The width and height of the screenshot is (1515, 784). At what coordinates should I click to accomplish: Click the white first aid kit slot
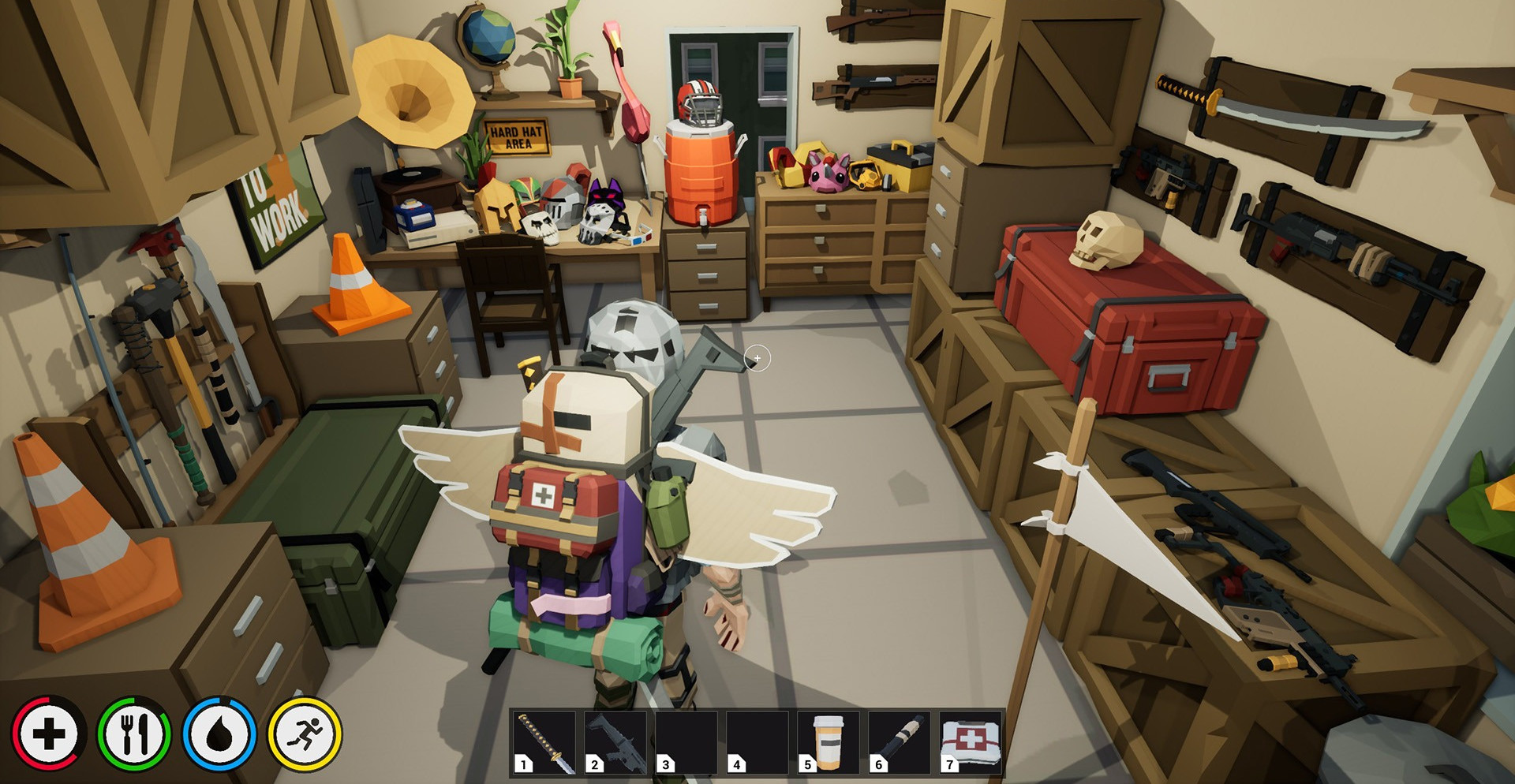pos(971,742)
